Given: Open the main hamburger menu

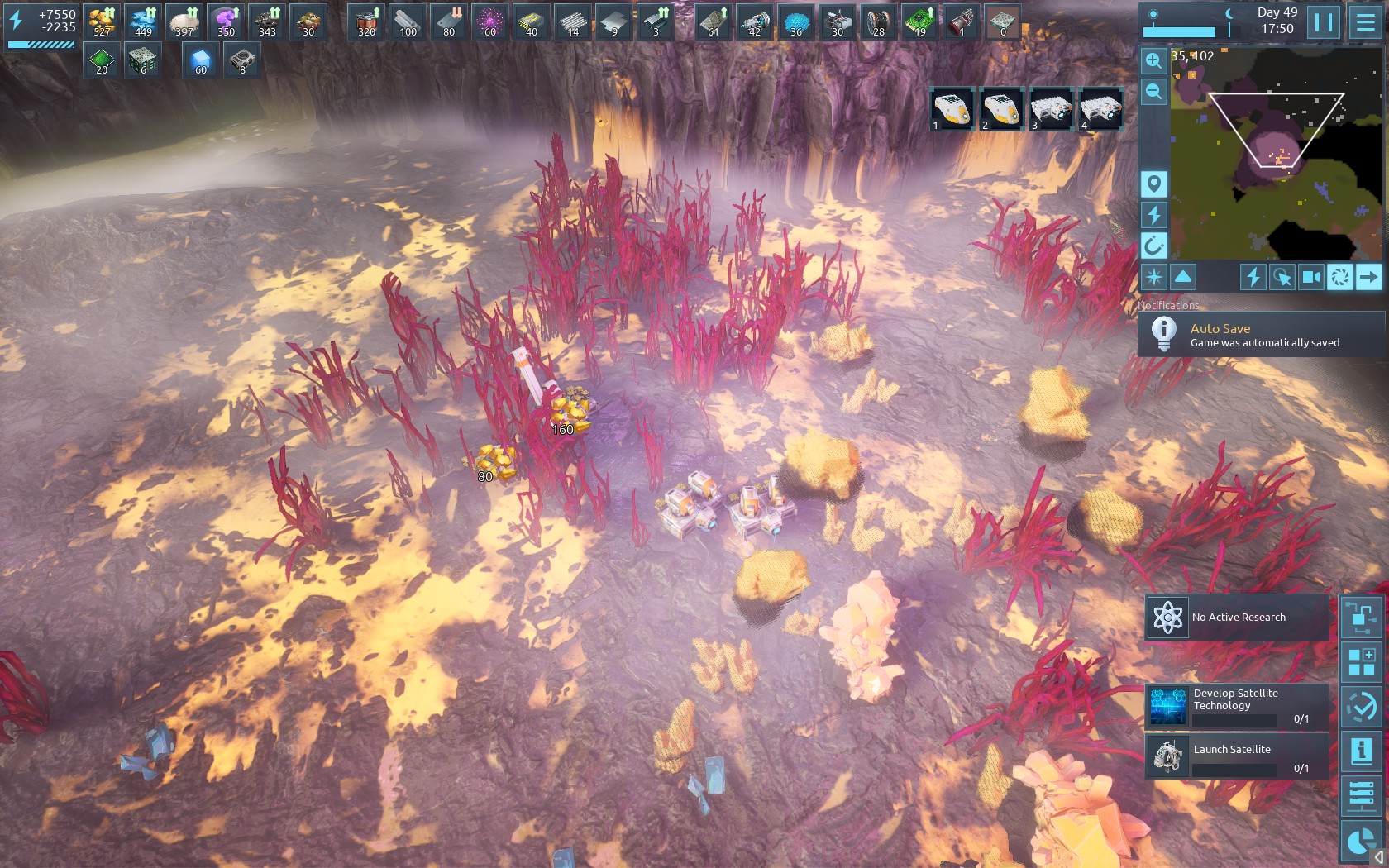Looking at the screenshot, I should point(1366,22).
